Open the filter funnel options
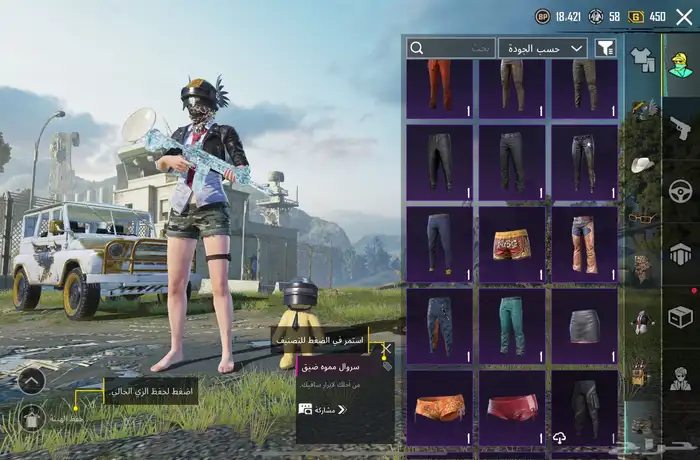Viewport: 700px width, 460px height. click(605, 48)
